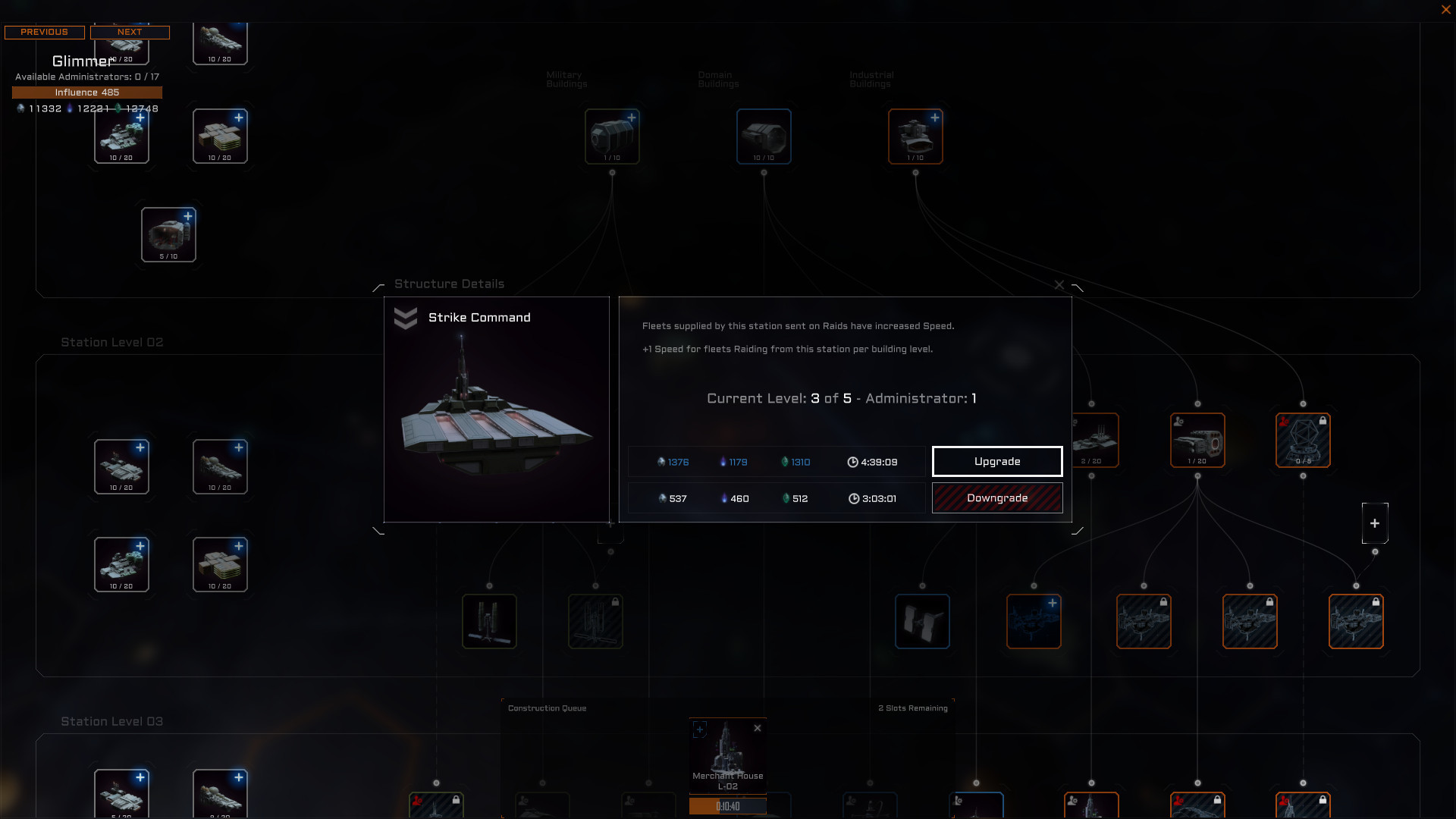The image size is (1456, 819).
Task: Upgrade the Strike Command building
Action: [997, 461]
